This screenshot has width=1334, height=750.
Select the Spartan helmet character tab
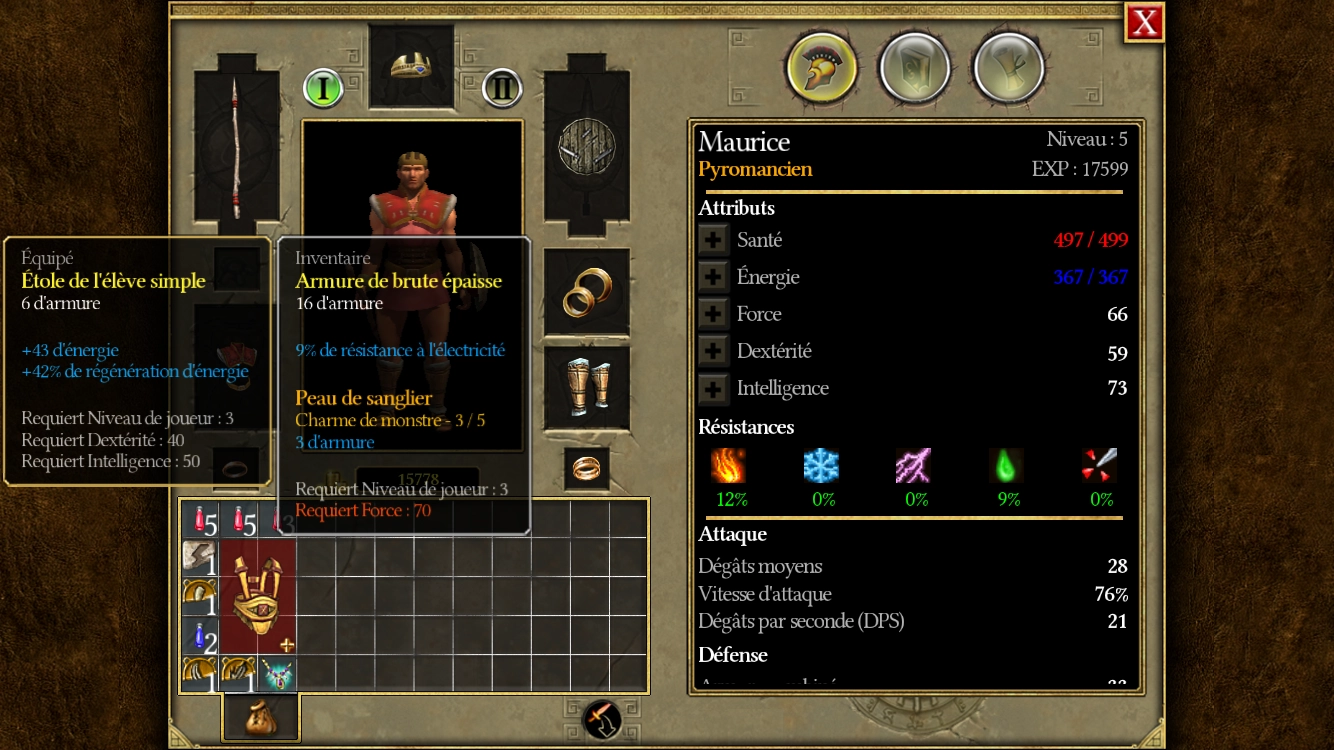coord(820,68)
